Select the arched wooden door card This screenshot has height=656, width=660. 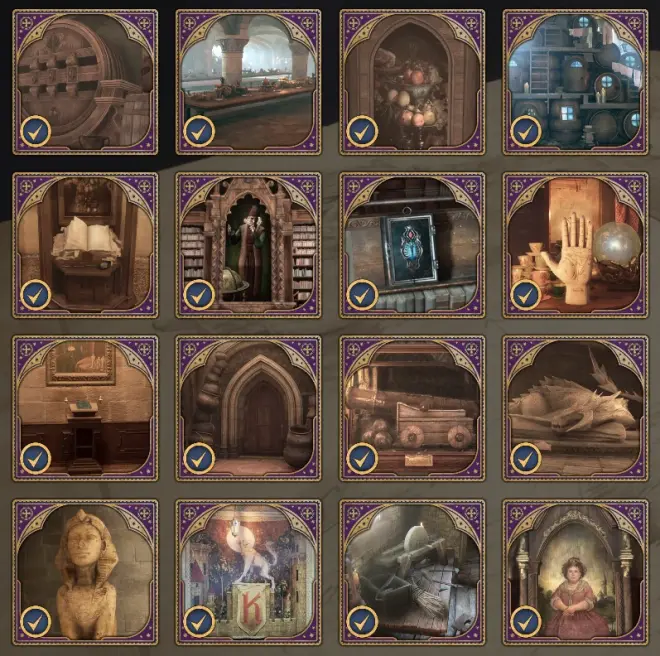coord(248,408)
